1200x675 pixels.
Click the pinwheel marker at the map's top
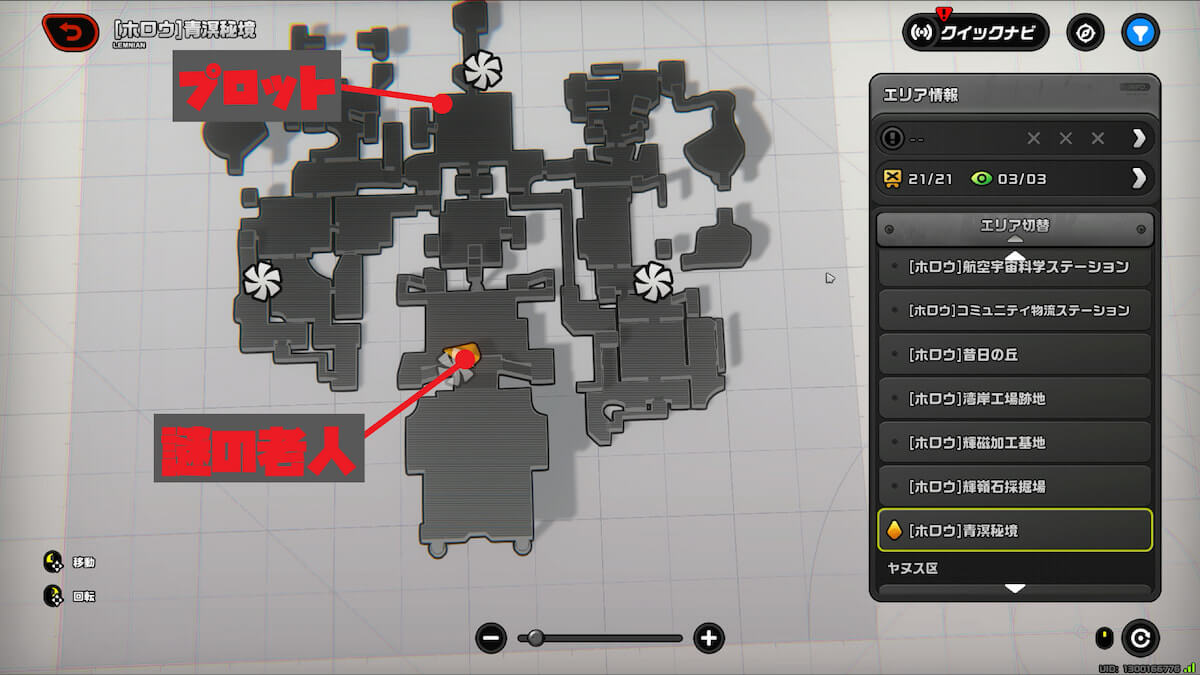[482, 70]
